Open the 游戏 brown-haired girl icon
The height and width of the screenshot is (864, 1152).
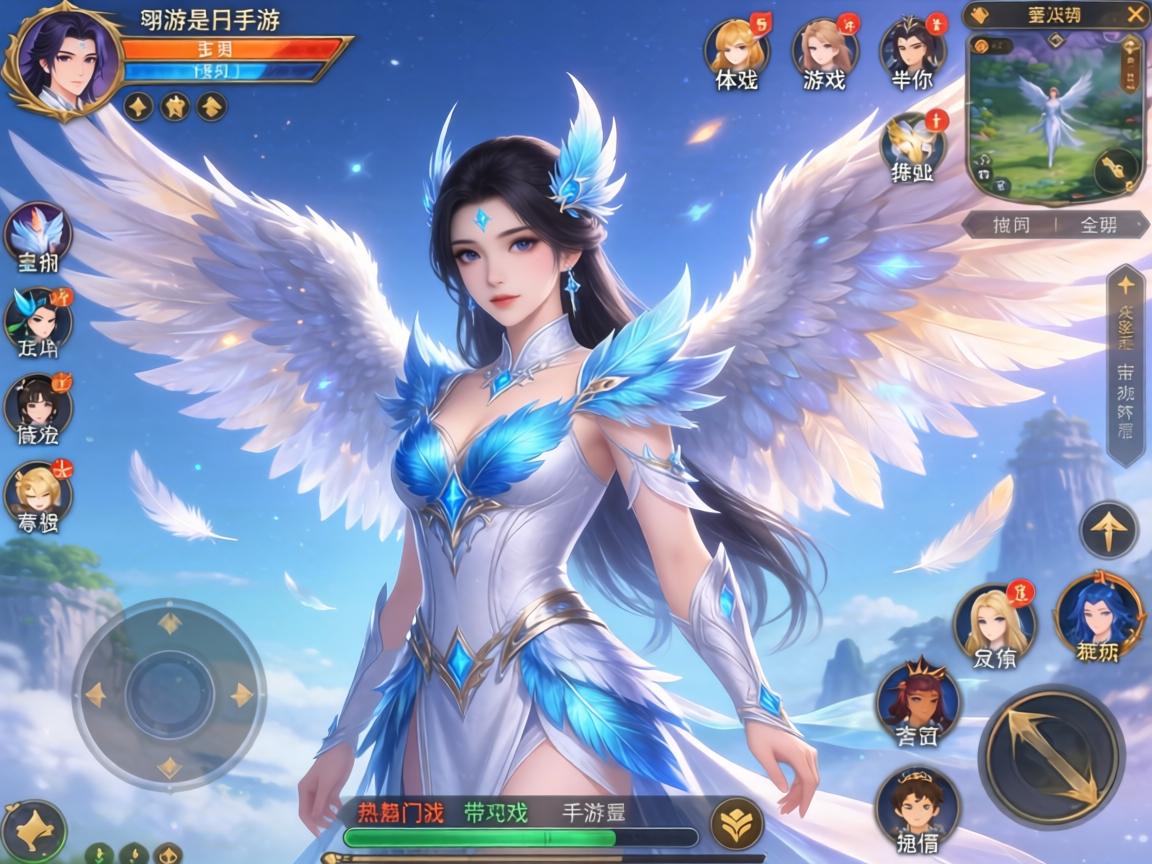tap(825, 46)
